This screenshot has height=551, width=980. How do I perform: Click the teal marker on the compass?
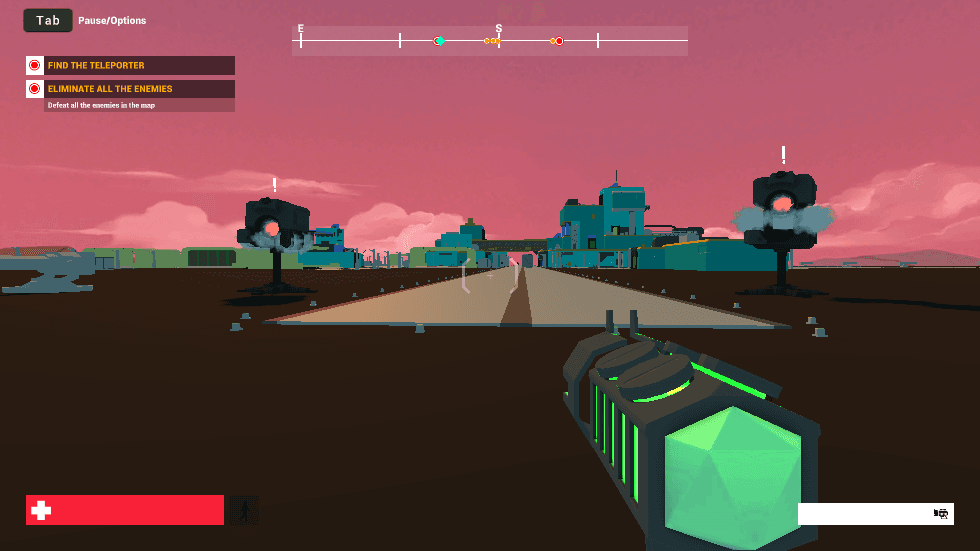point(440,41)
